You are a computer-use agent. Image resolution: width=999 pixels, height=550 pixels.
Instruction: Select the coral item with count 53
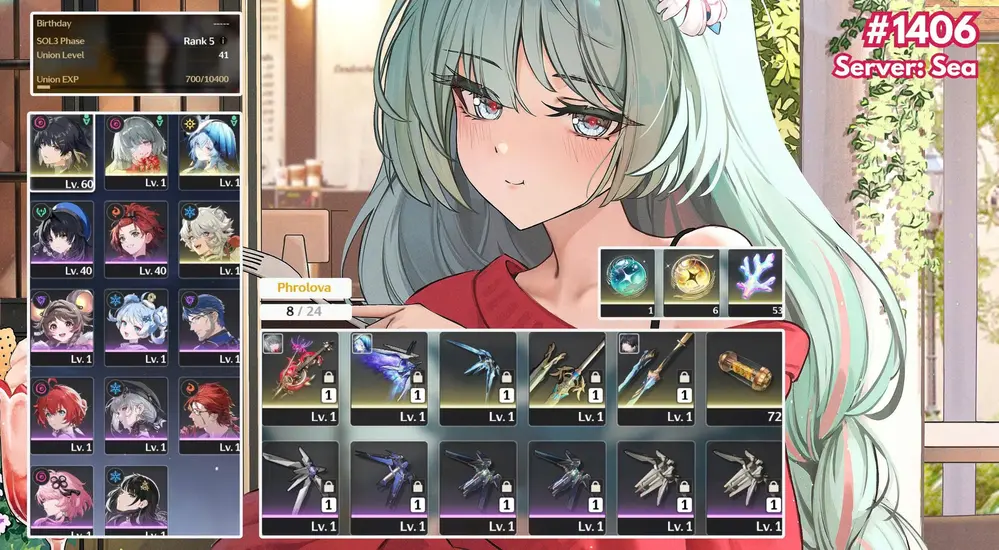point(754,282)
